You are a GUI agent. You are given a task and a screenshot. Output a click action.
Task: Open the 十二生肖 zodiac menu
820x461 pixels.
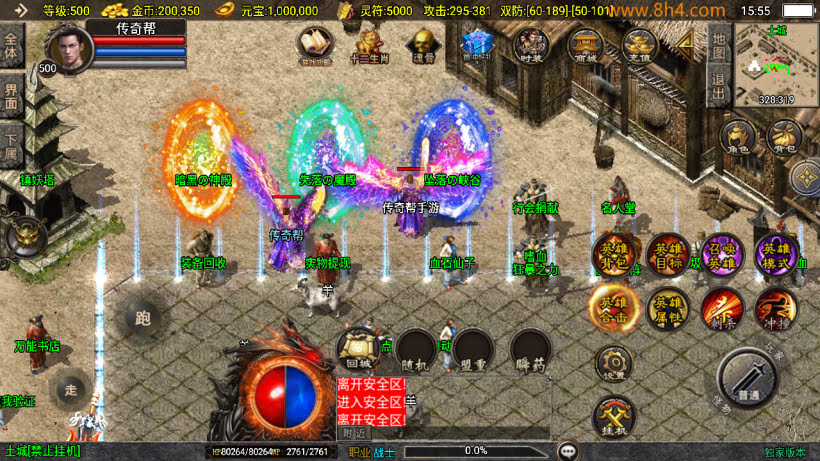(368, 46)
